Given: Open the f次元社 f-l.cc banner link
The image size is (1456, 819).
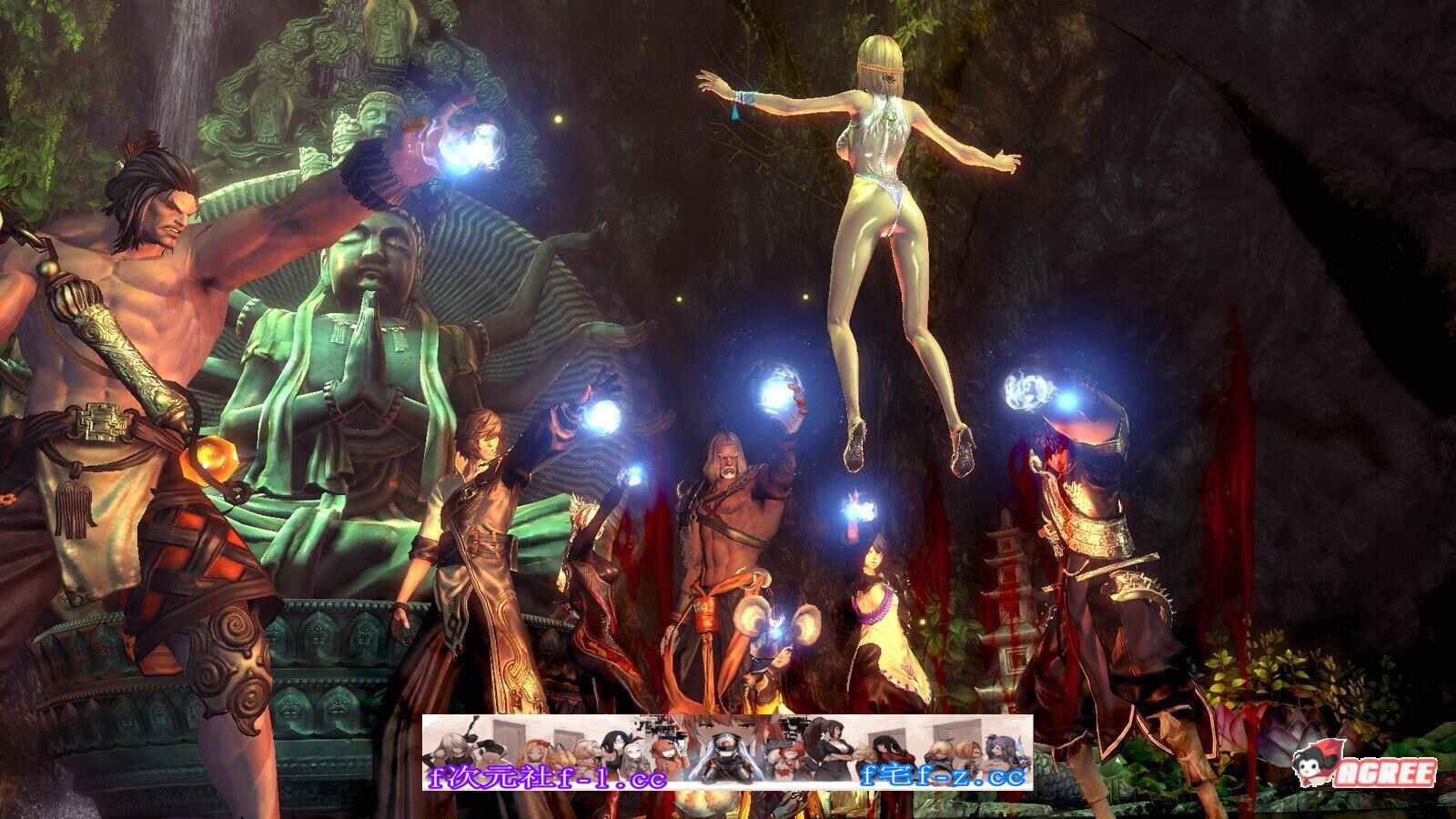Looking at the screenshot, I should coord(548,777).
